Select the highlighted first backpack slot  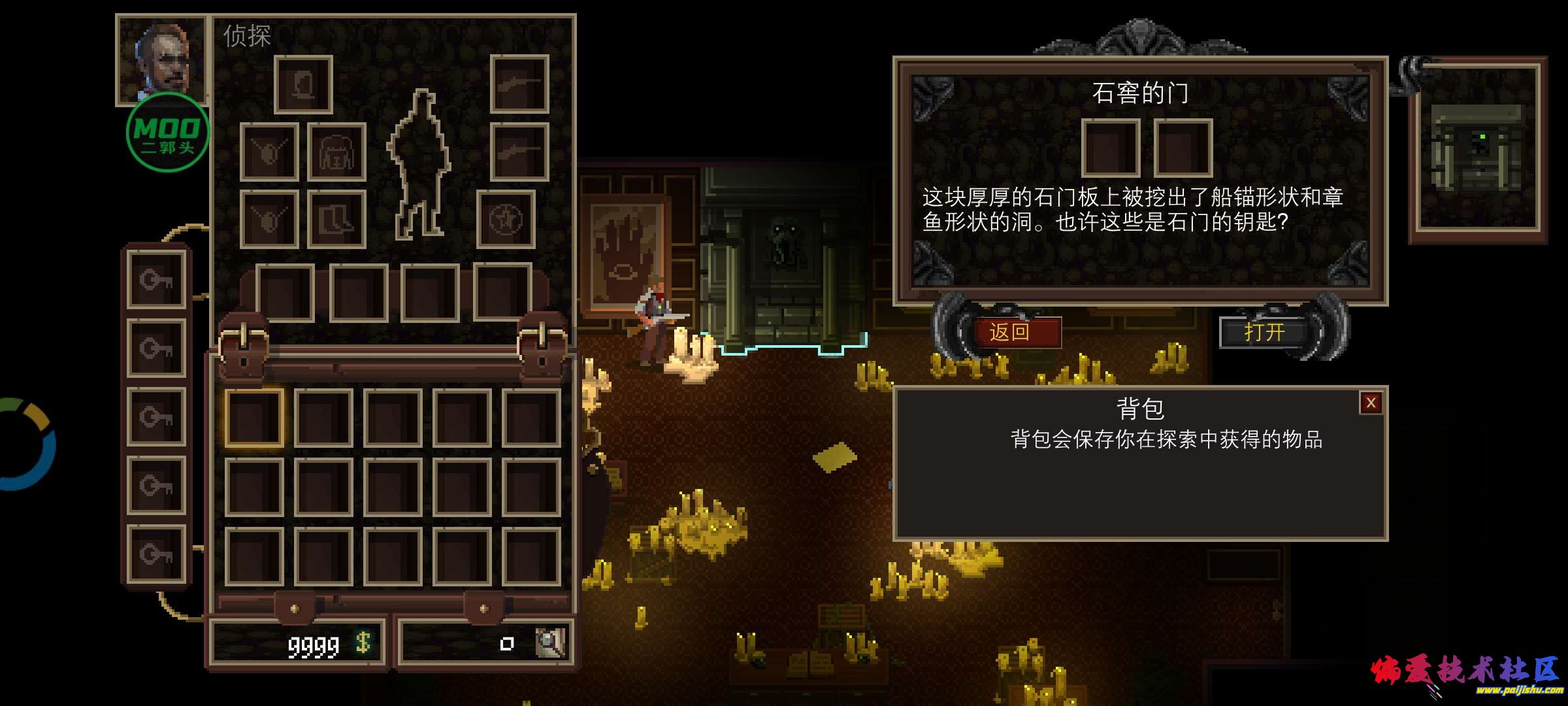tap(254, 418)
